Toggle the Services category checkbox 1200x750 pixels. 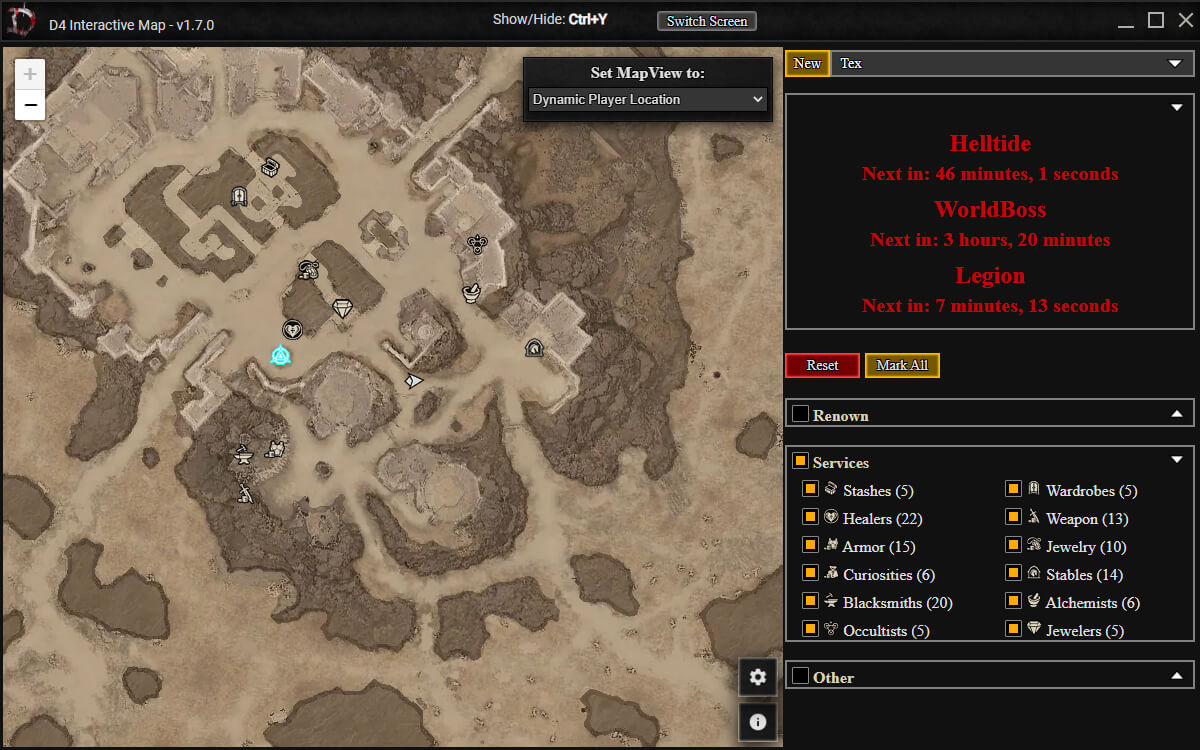pos(800,461)
